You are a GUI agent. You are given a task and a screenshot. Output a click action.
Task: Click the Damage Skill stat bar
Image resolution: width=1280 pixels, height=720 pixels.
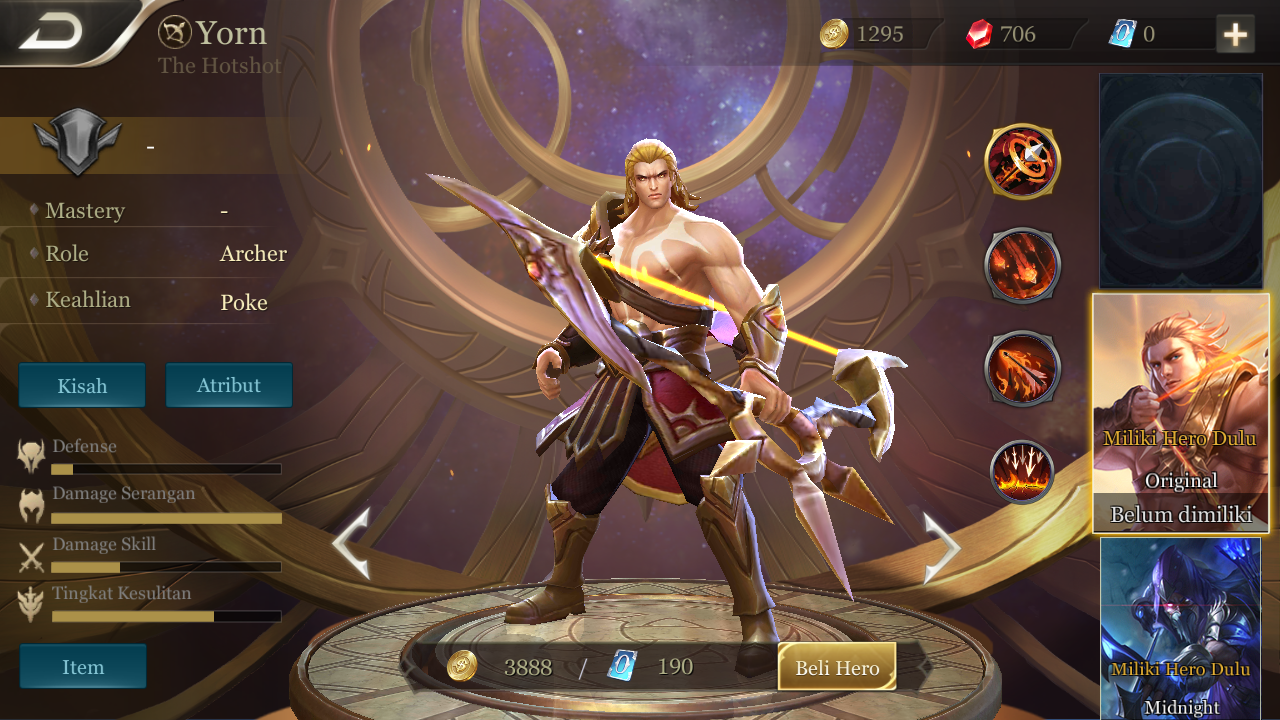166,566
